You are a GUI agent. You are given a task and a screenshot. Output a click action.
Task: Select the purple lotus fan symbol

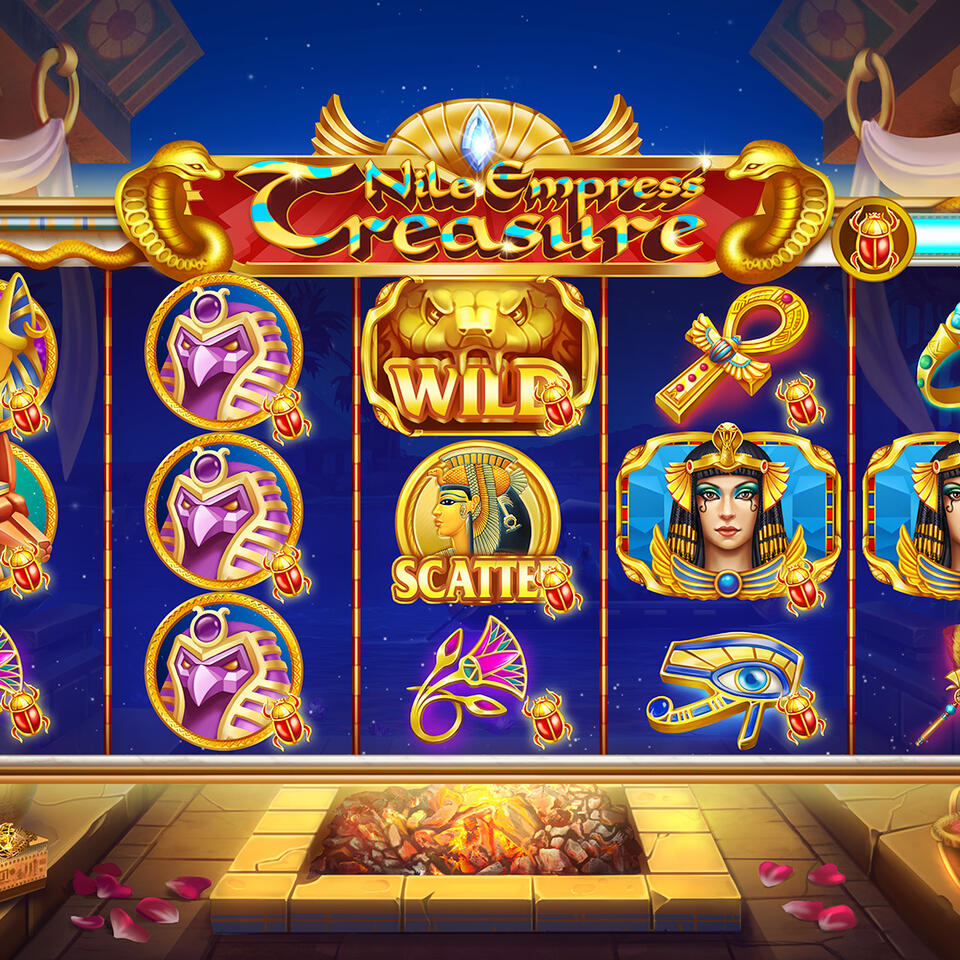470,678
